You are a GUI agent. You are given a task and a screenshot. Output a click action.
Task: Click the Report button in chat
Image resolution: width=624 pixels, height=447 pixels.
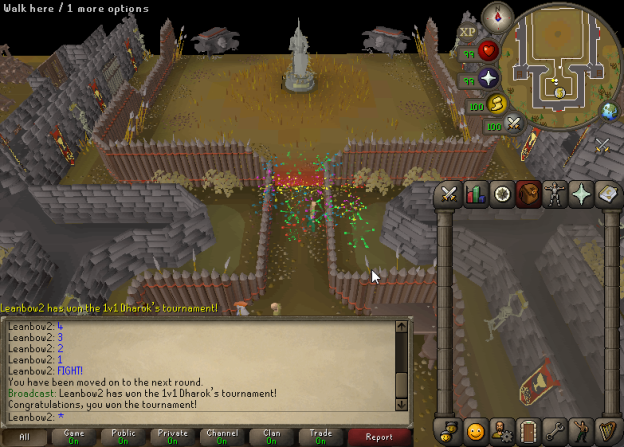click(x=379, y=437)
